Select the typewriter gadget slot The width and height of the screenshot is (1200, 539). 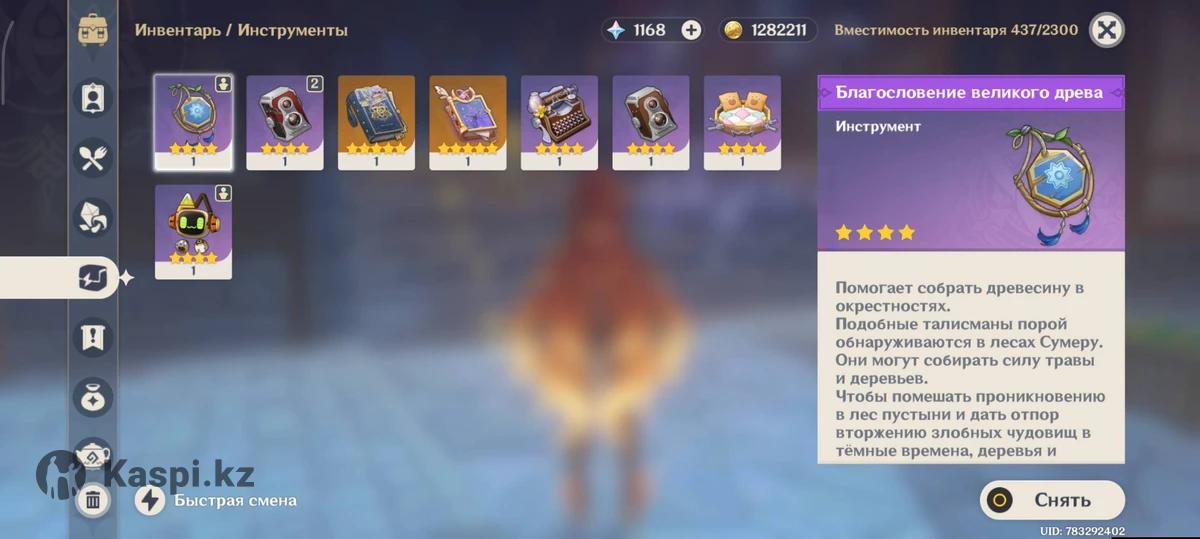point(559,122)
